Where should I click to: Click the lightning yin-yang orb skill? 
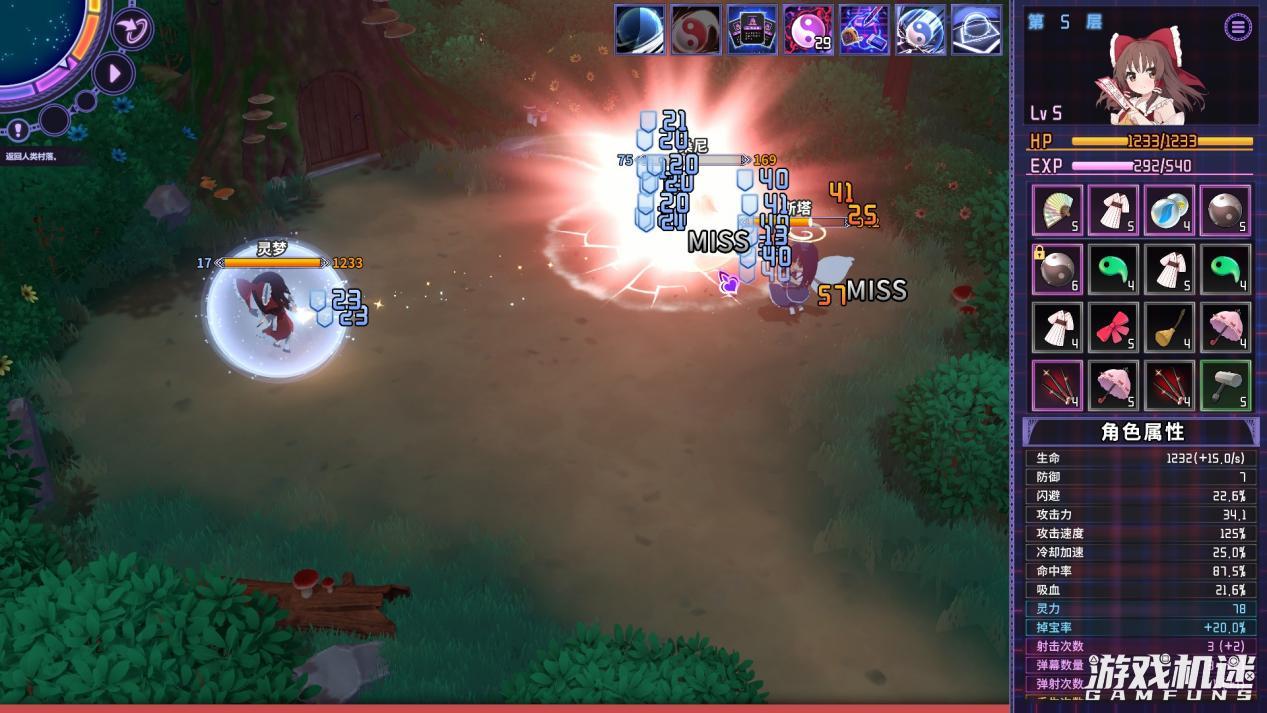click(920, 30)
